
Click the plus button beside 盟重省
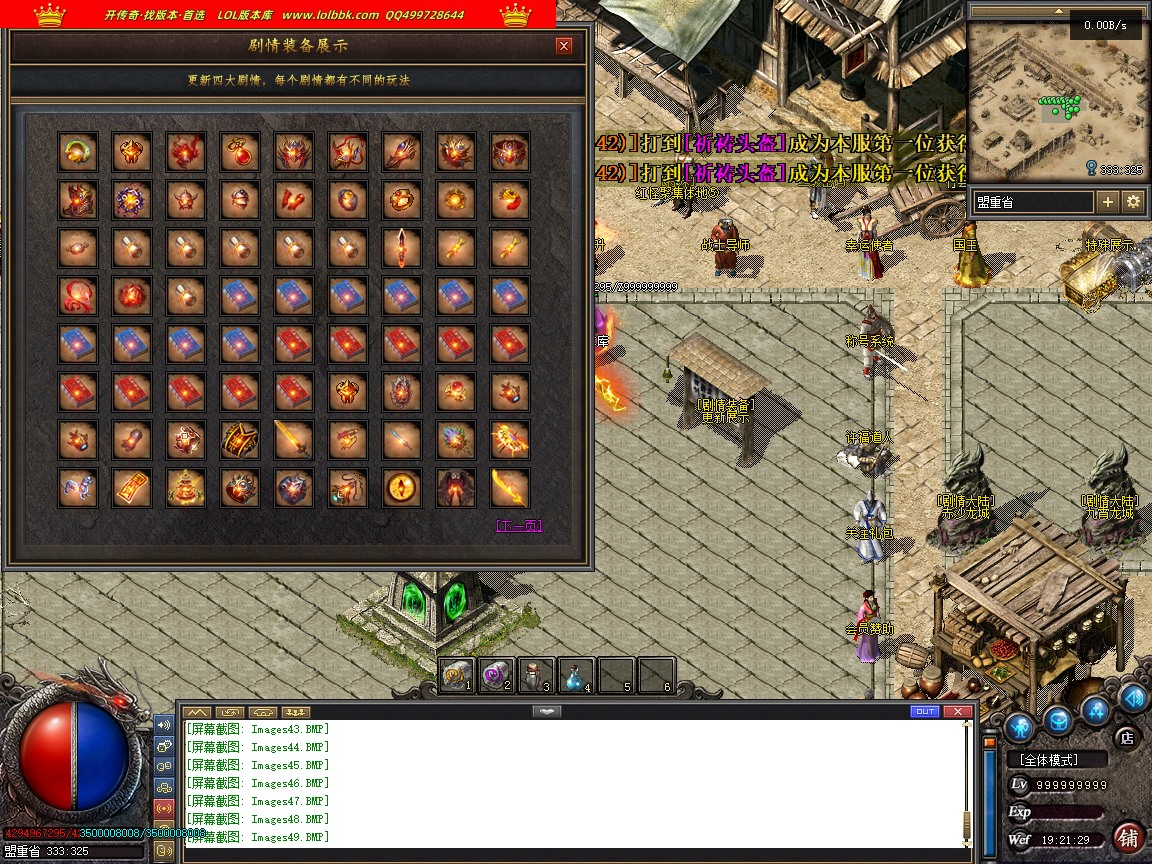pos(1108,202)
